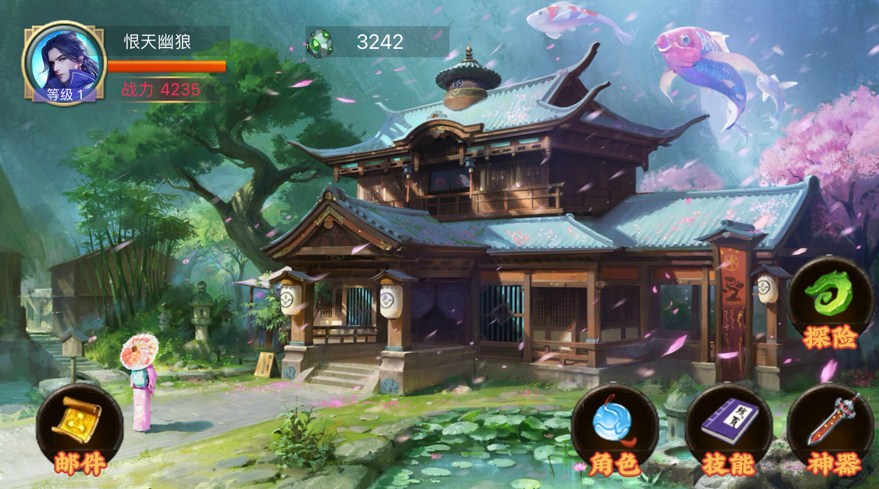Open the 技能 skills book

point(728,427)
